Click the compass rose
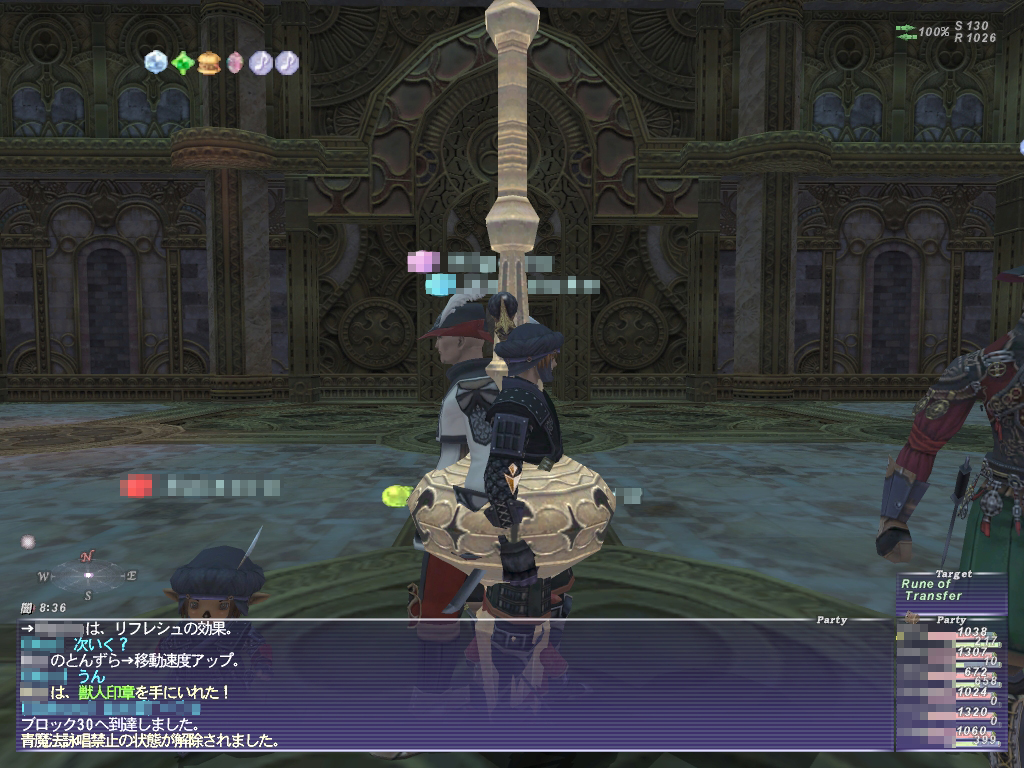The width and height of the screenshot is (1024, 768). tap(88, 576)
